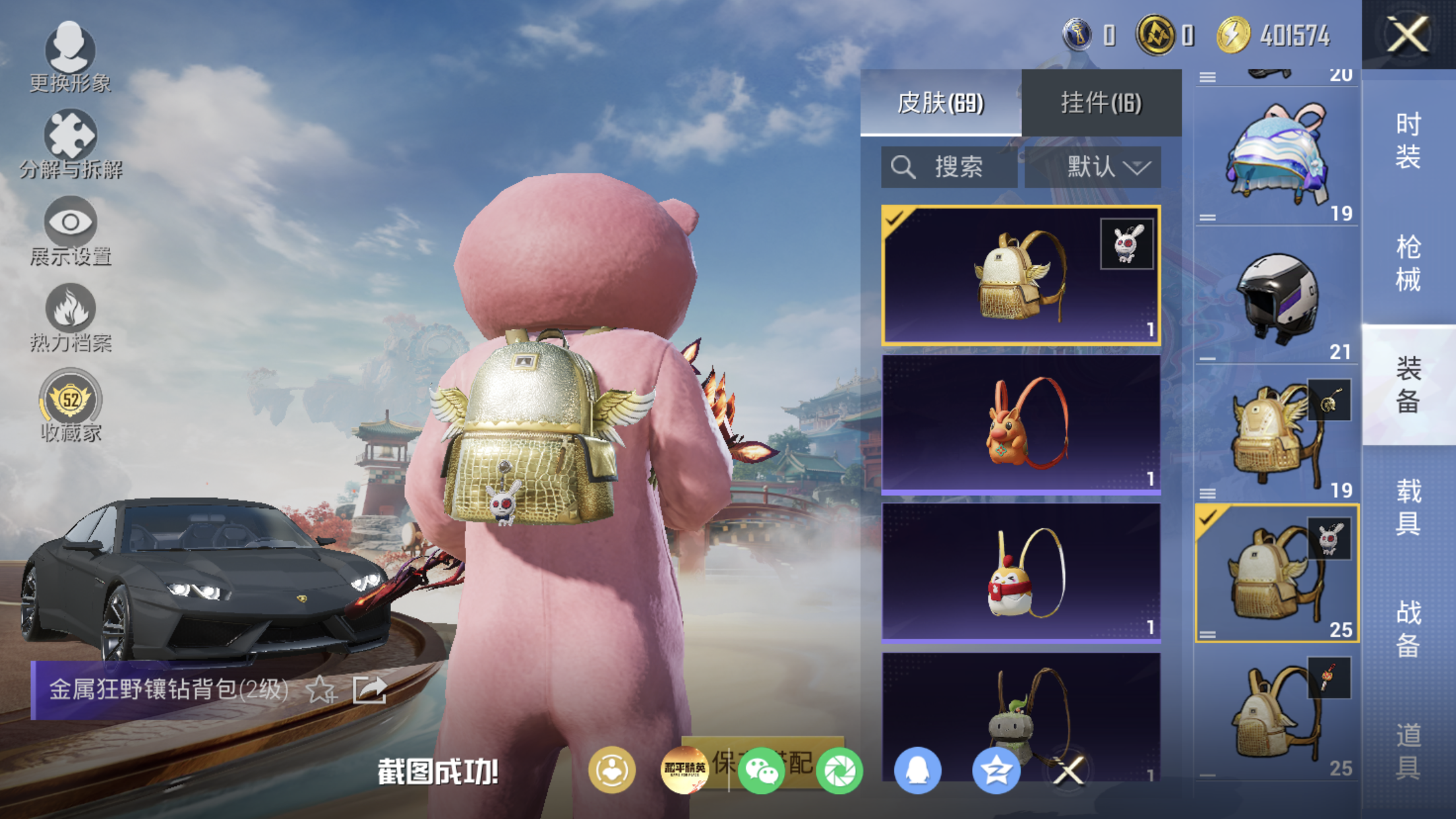
Task: Switch to the 挂件(16) pendants tab
Action: (x=1101, y=103)
